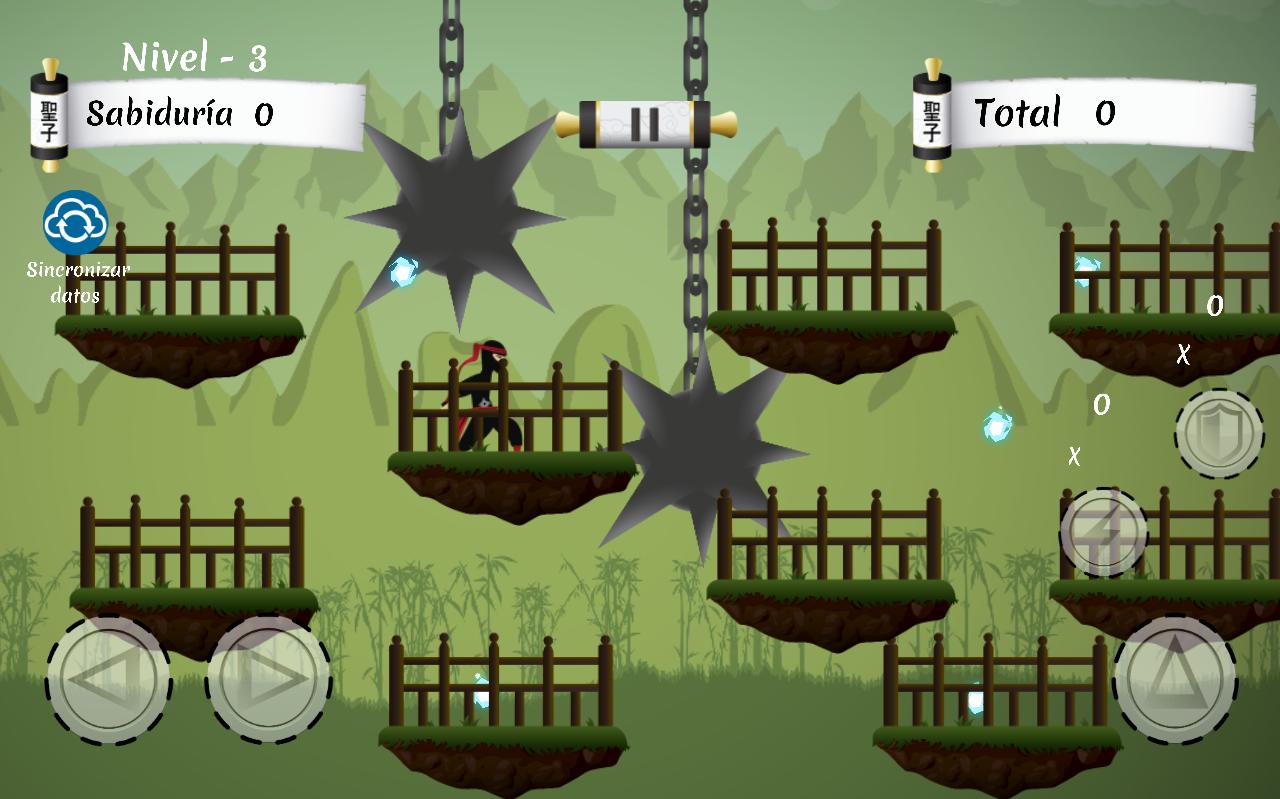Tap the Sincronizar datos cloud icon
Image resolution: width=1280 pixels, height=799 pixels.
(x=75, y=222)
